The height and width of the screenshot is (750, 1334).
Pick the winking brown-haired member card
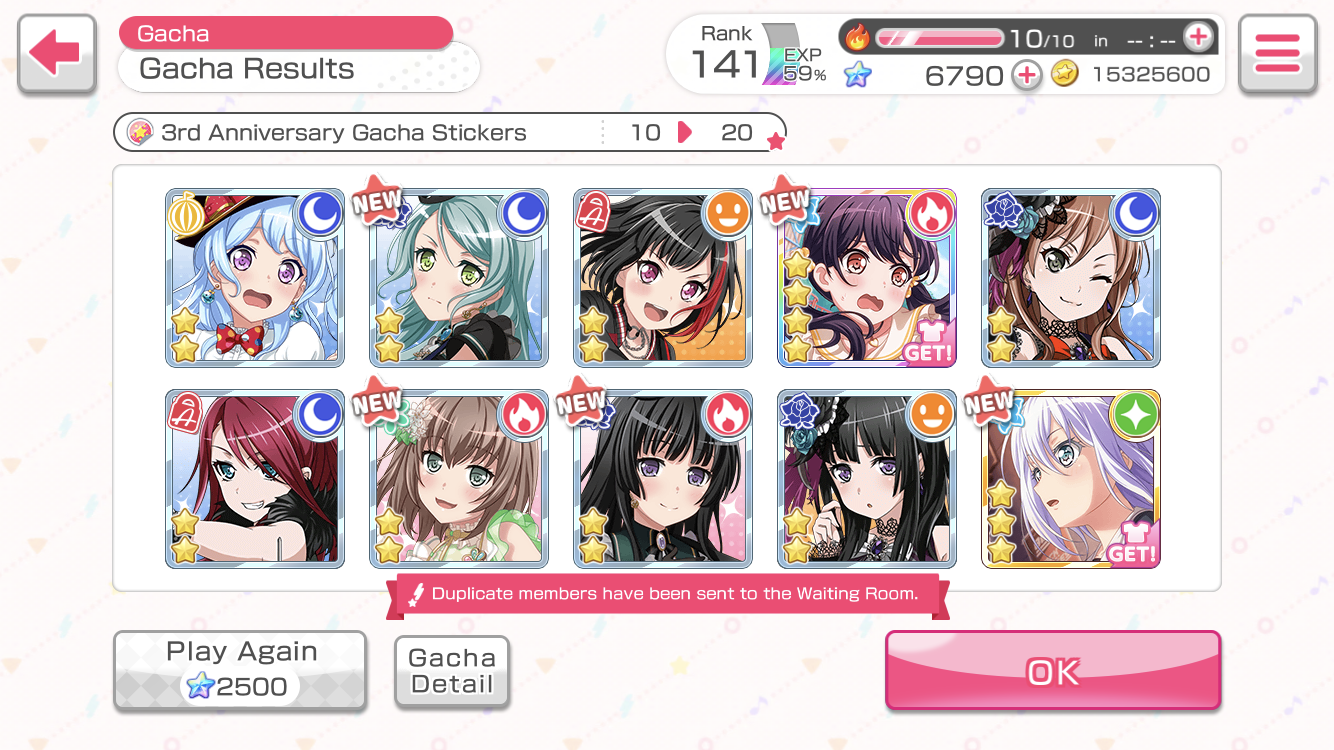pos(1071,278)
